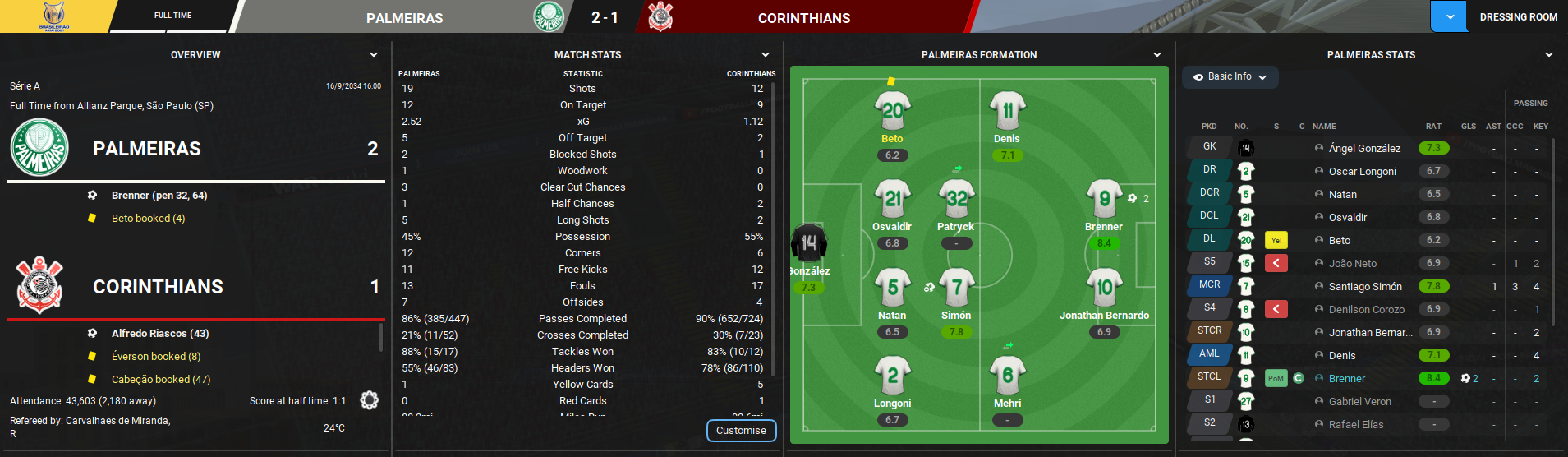This screenshot has height=457, width=1568.
Task: Click the settings cog near half-time score
Action: [370, 400]
